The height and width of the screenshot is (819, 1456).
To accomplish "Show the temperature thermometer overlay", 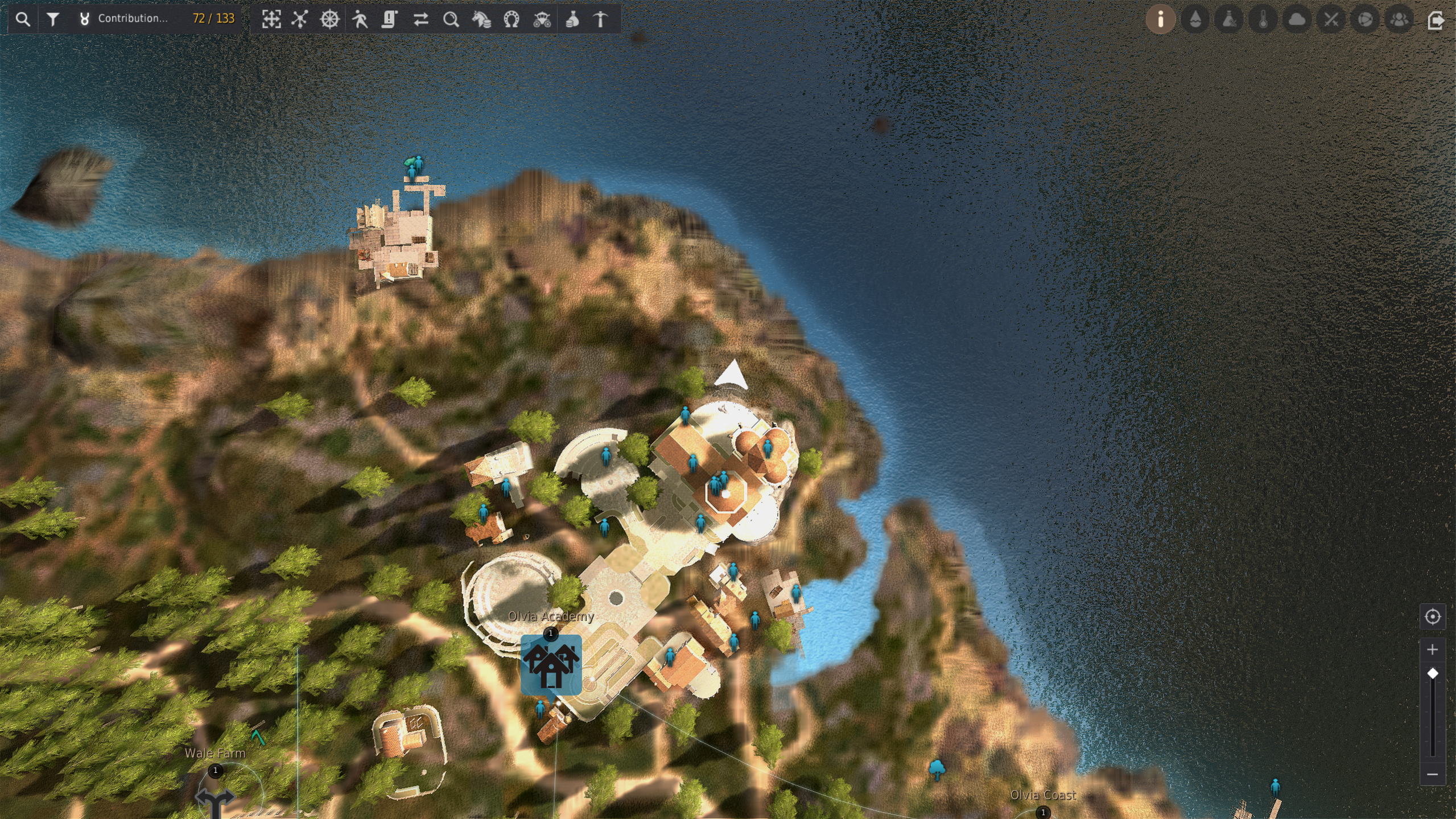I will (1263, 19).
